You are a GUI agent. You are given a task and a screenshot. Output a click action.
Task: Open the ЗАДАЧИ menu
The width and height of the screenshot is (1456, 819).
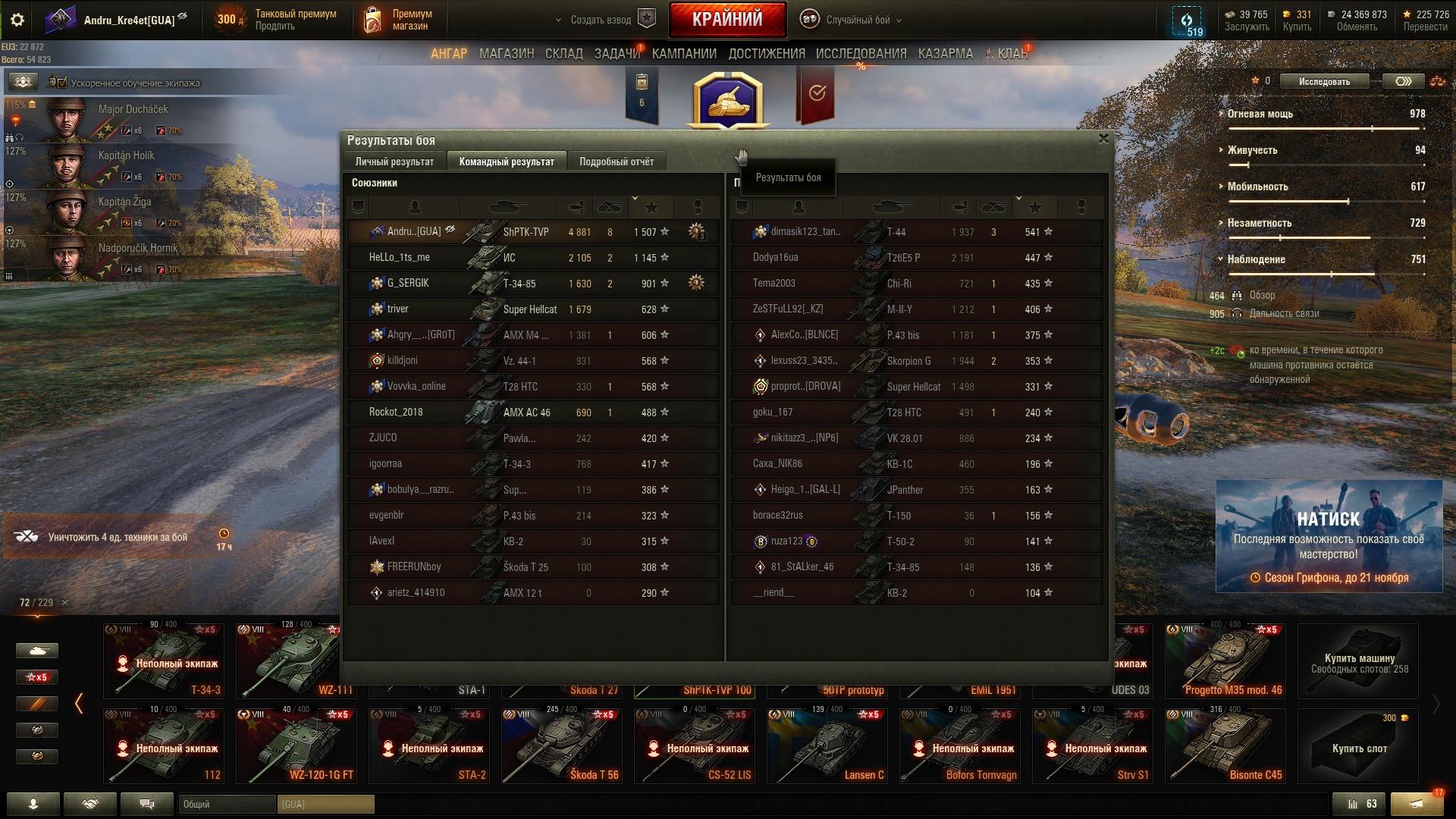tap(617, 54)
